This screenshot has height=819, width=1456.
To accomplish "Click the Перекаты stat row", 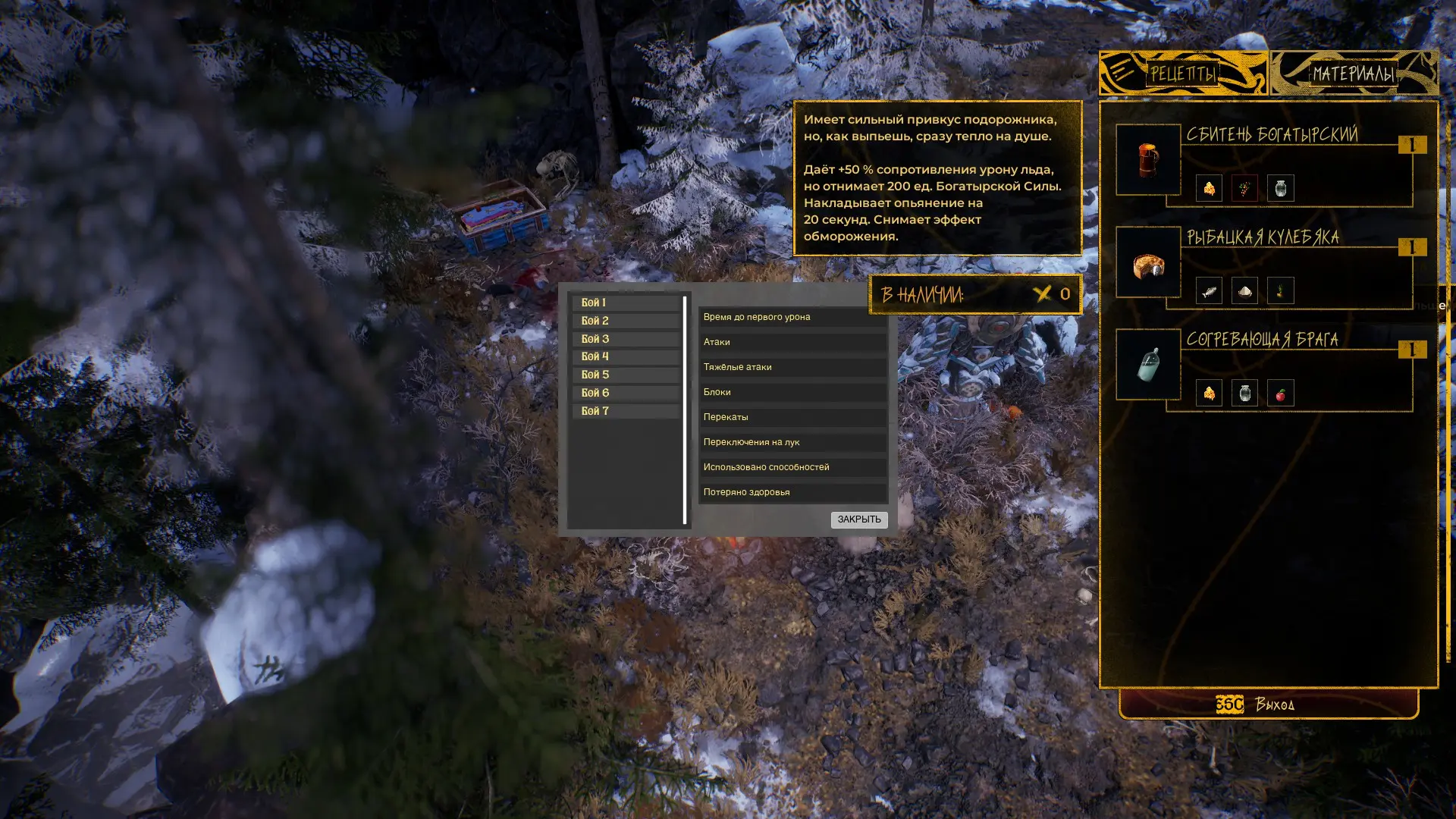I will click(x=792, y=417).
